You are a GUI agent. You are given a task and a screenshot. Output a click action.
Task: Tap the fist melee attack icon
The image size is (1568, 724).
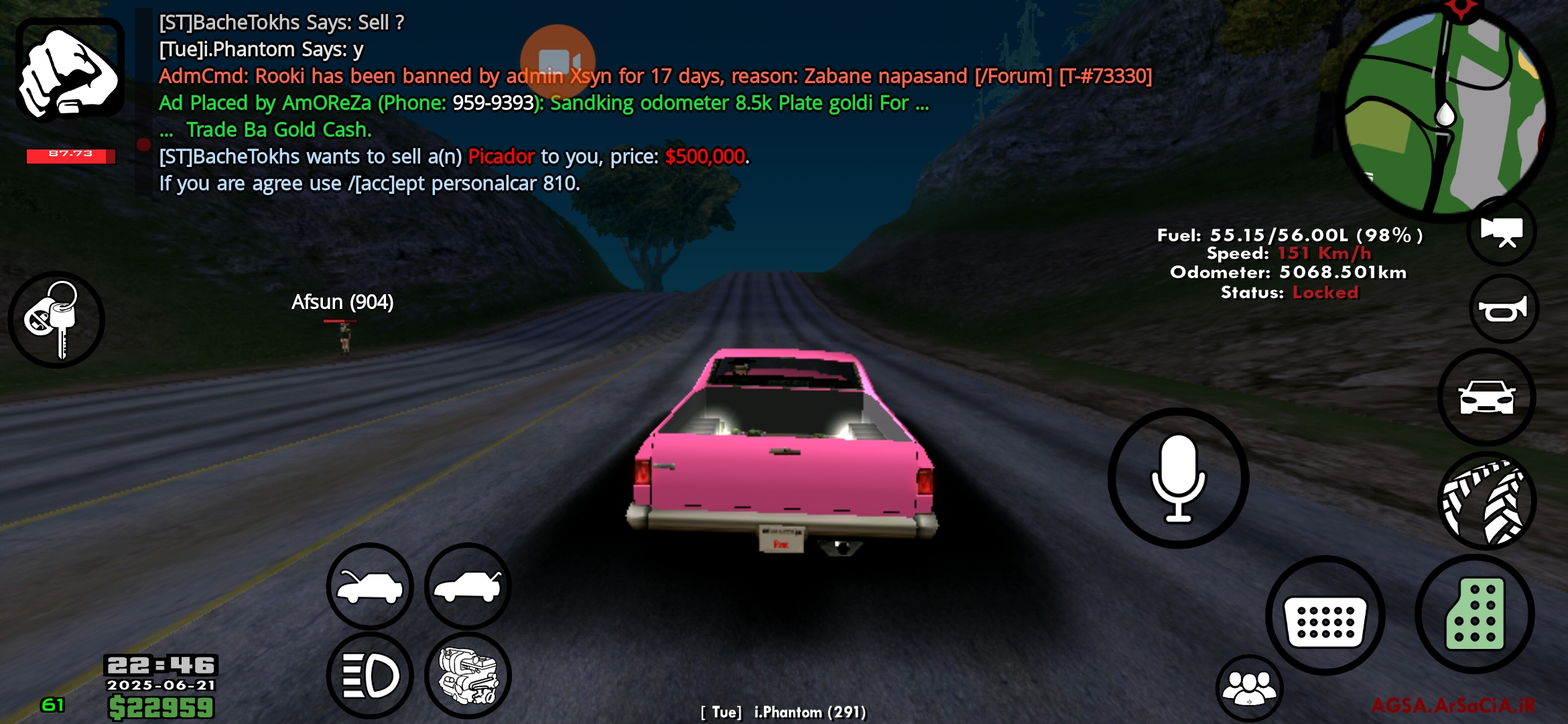point(69,70)
